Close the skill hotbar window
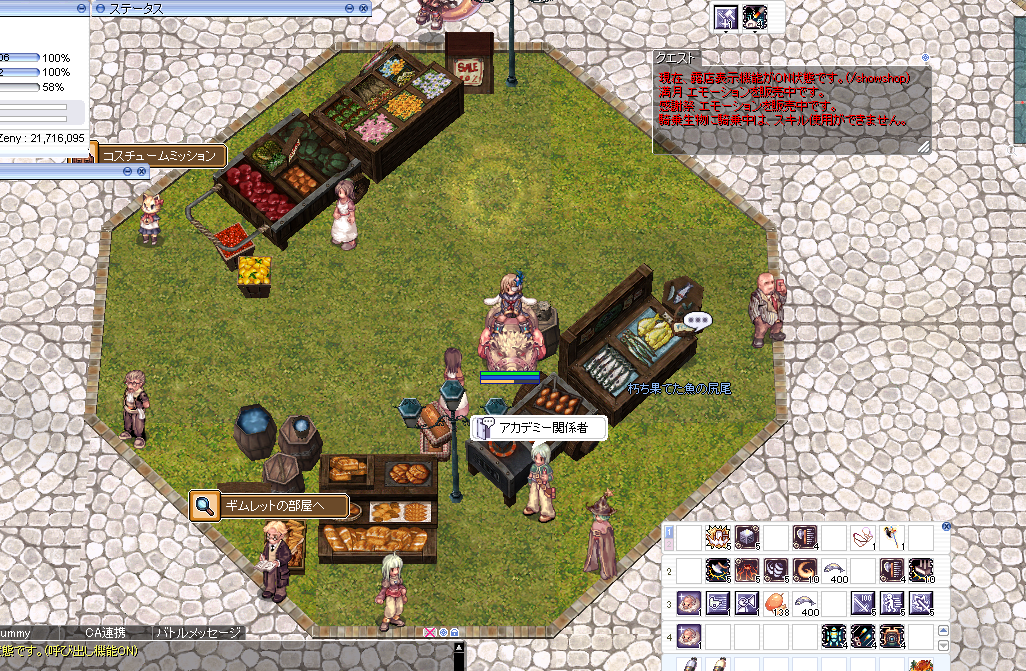This screenshot has width=1026, height=671. coord(946,526)
